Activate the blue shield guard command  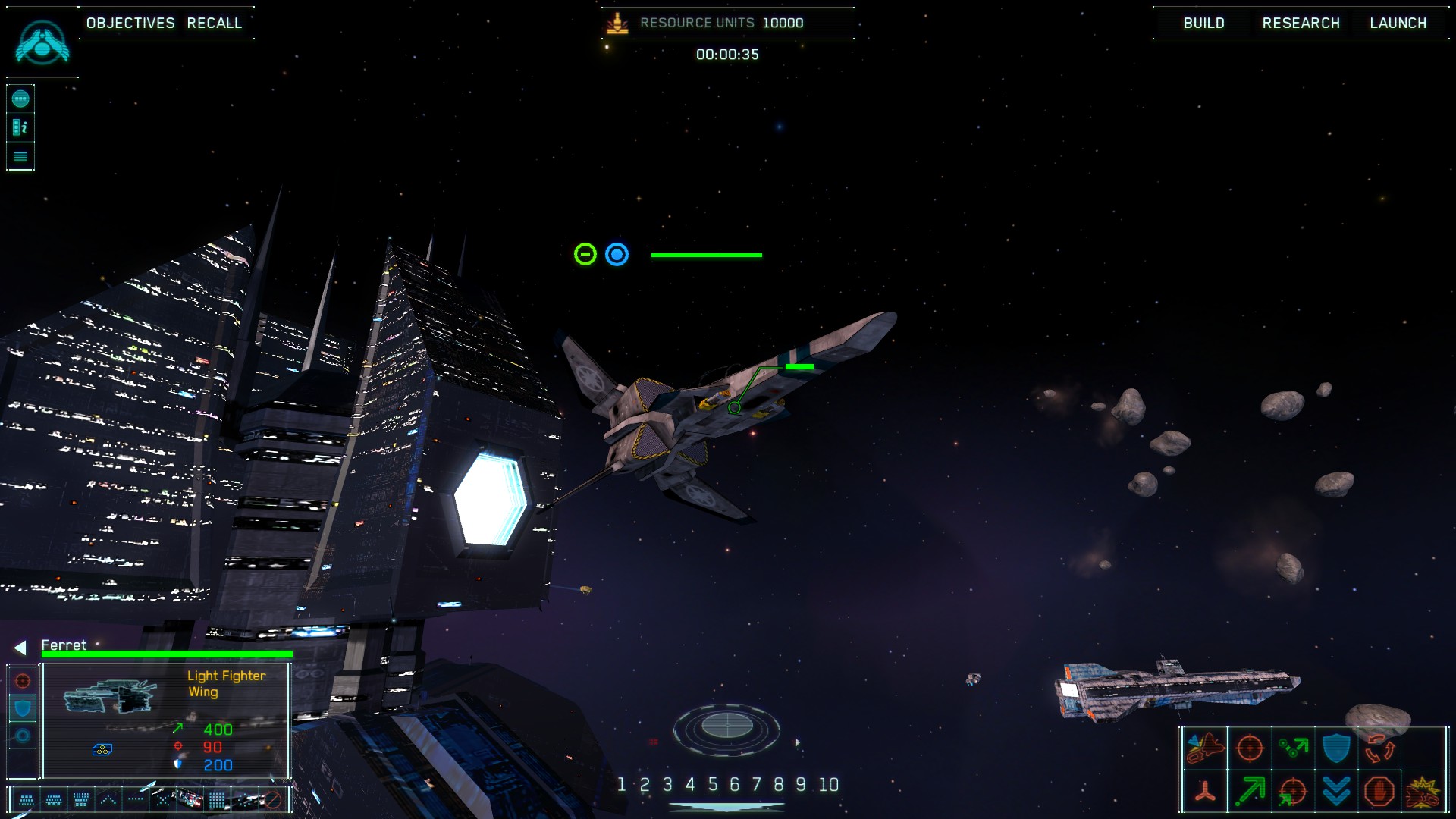[x=1336, y=748]
